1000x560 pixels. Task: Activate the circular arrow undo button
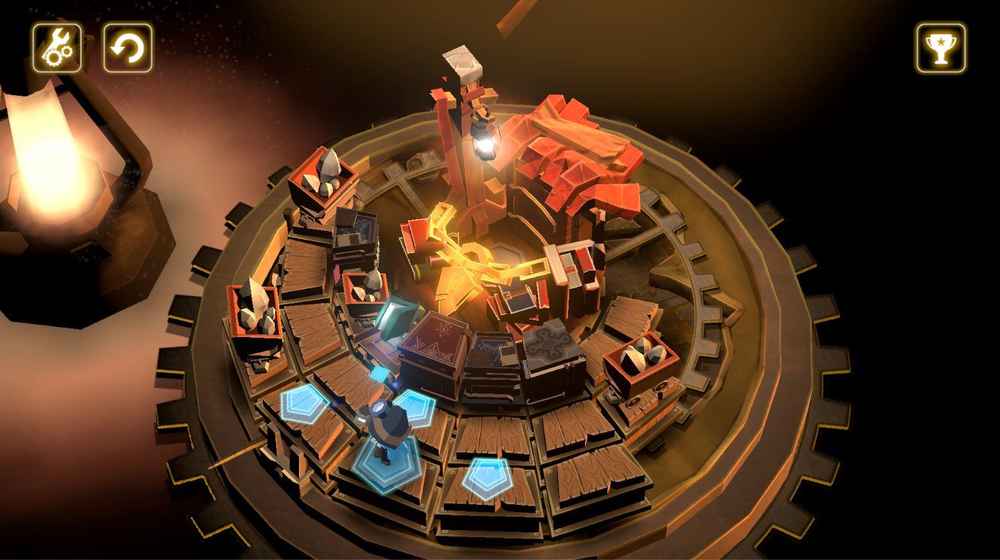coord(128,48)
